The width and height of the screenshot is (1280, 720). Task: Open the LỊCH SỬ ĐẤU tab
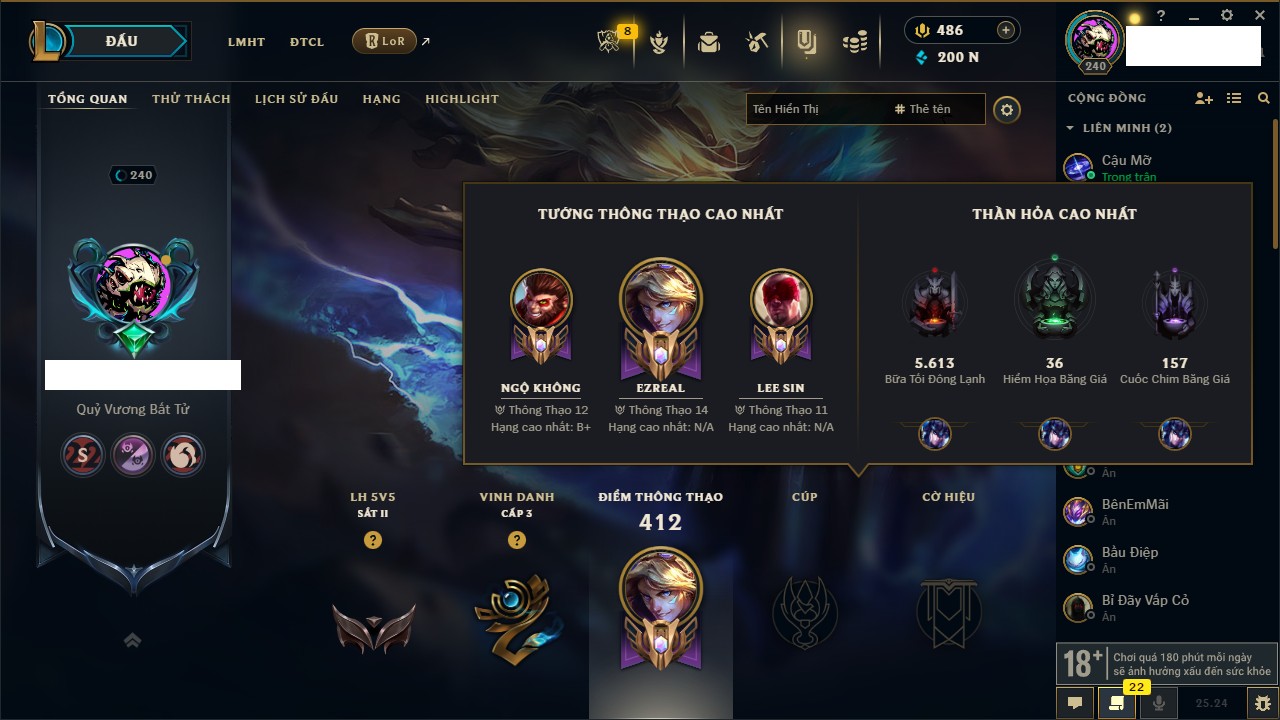(296, 99)
